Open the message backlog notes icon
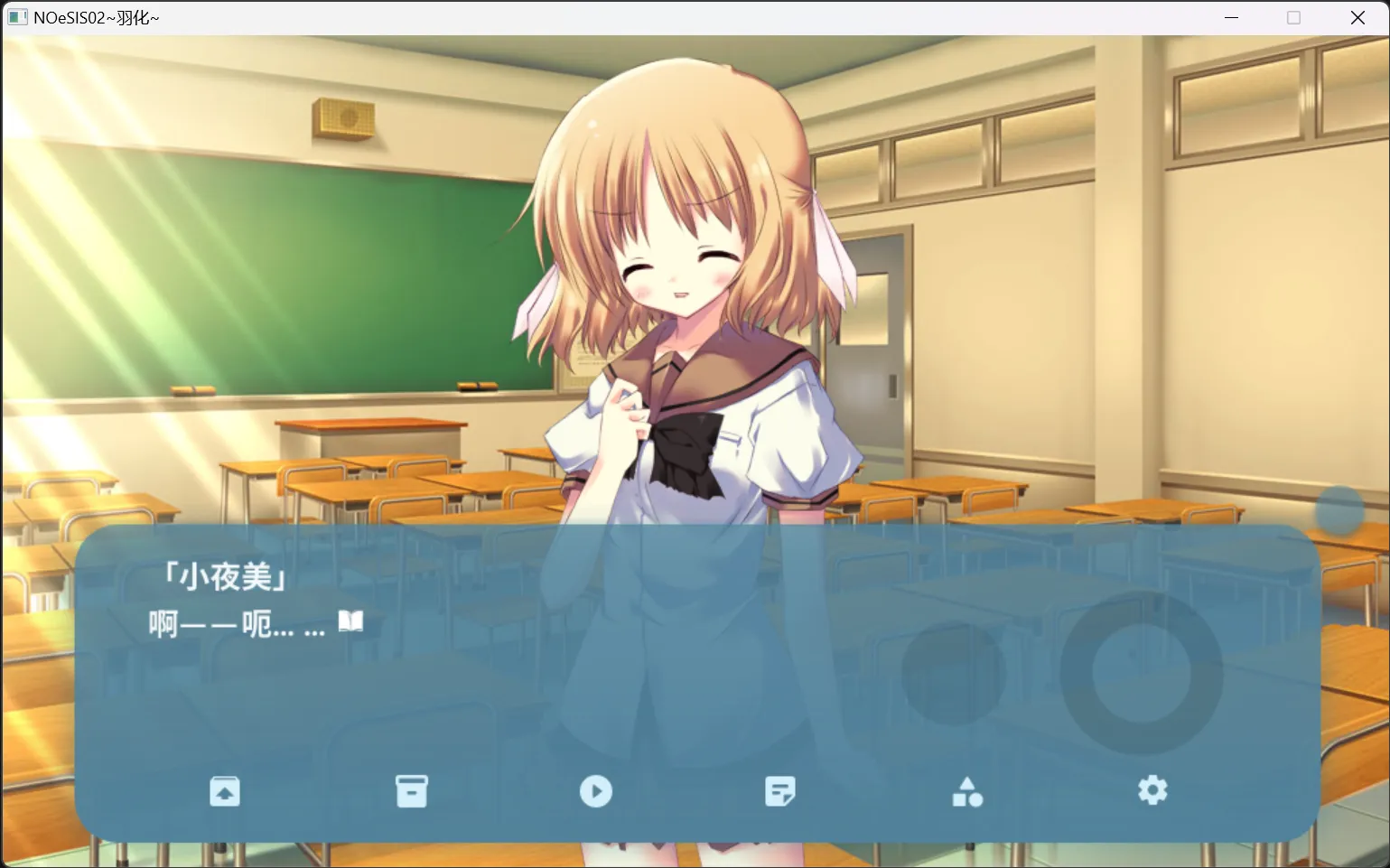 (x=780, y=790)
